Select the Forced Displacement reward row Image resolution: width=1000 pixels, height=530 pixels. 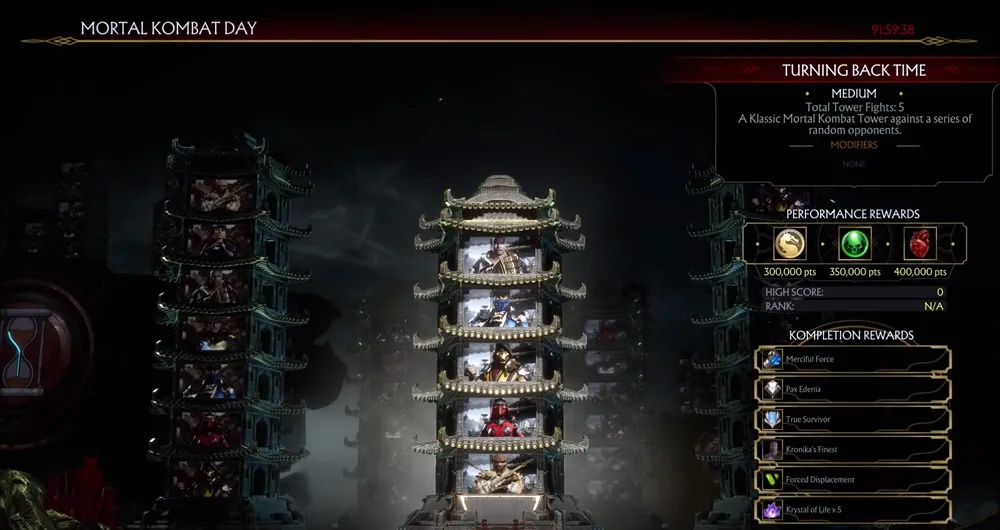click(x=854, y=479)
